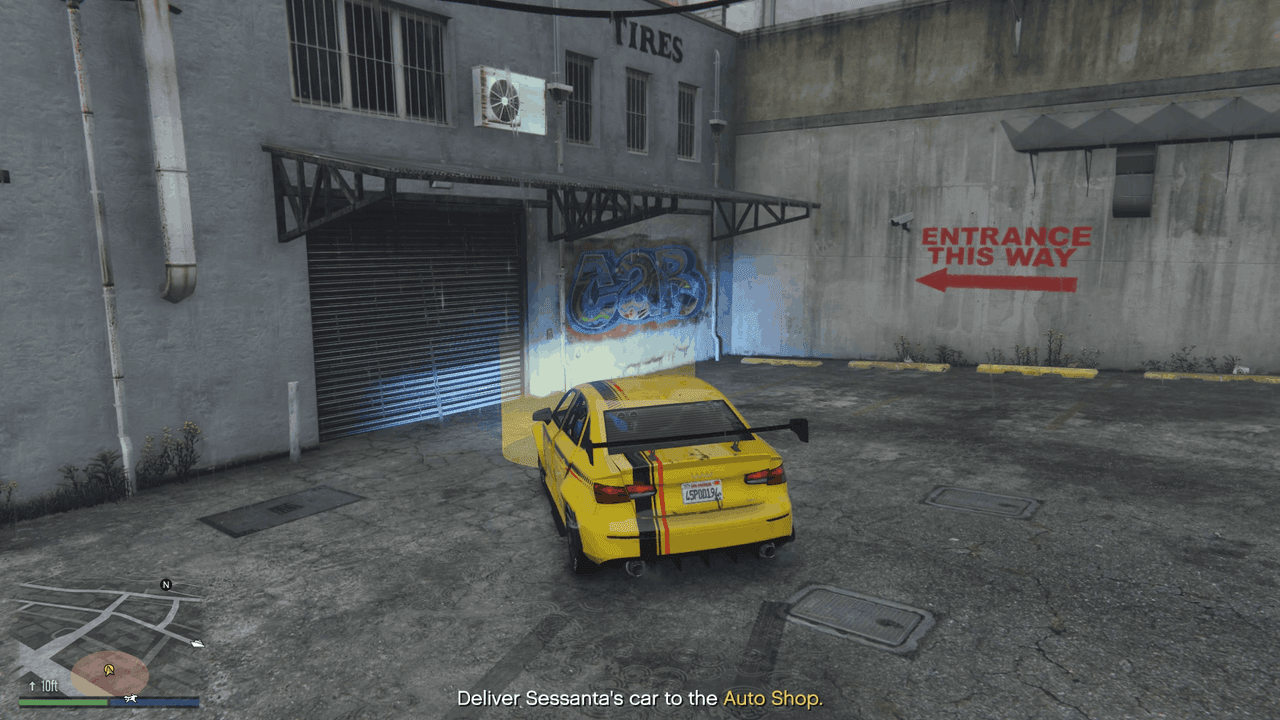The height and width of the screenshot is (720, 1280).
Task: Click the north compass icon on the minimap
Action: coord(165,585)
